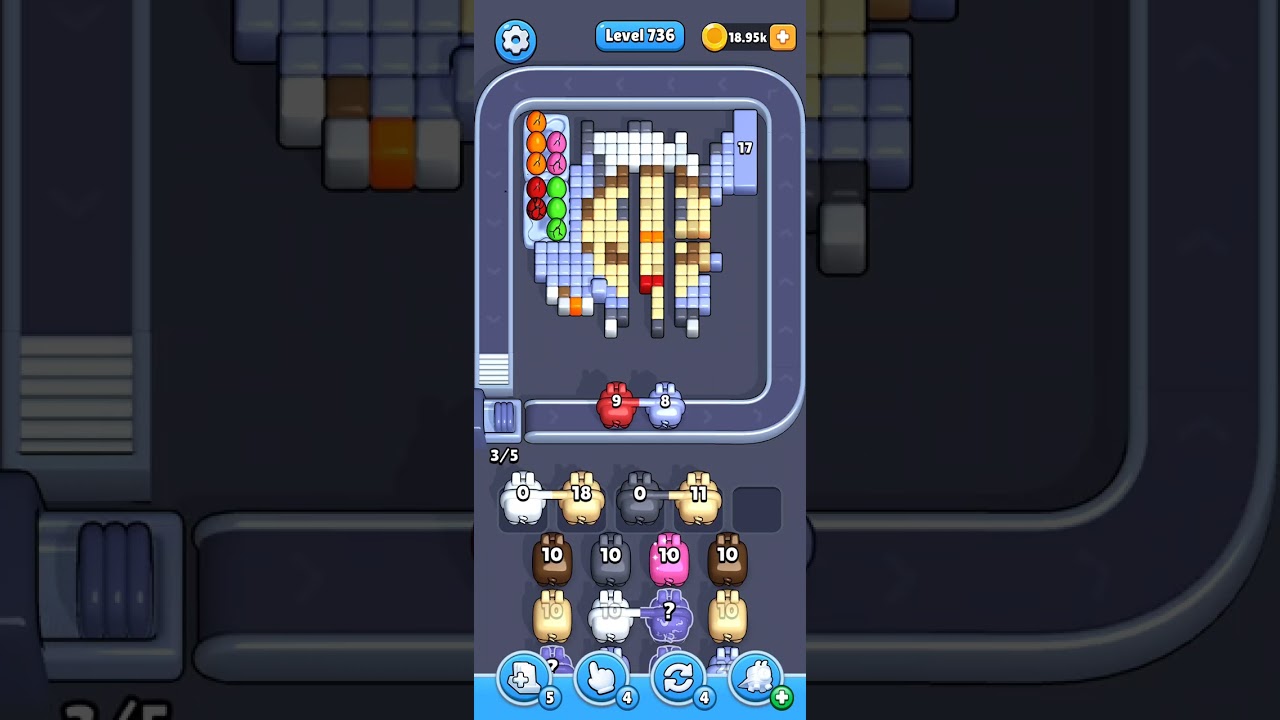Open the settings gear menu

click(515, 40)
